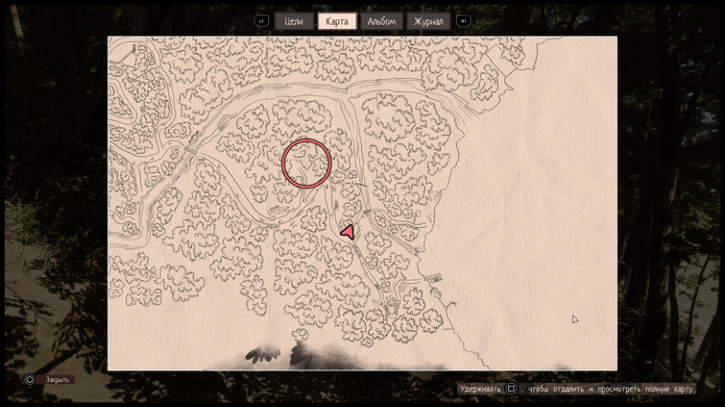Screen dimensions: 725x407
Task: Select the Карта tab
Action: pos(337,21)
